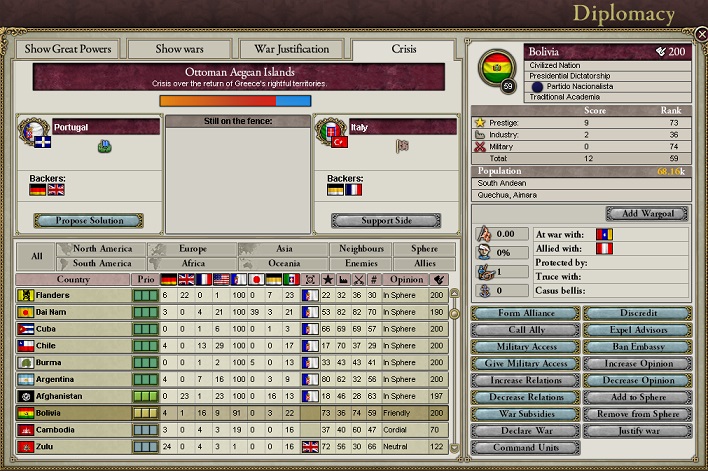Choose the Declare War action
The image size is (708, 471).
pyautogui.click(x=524, y=431)
